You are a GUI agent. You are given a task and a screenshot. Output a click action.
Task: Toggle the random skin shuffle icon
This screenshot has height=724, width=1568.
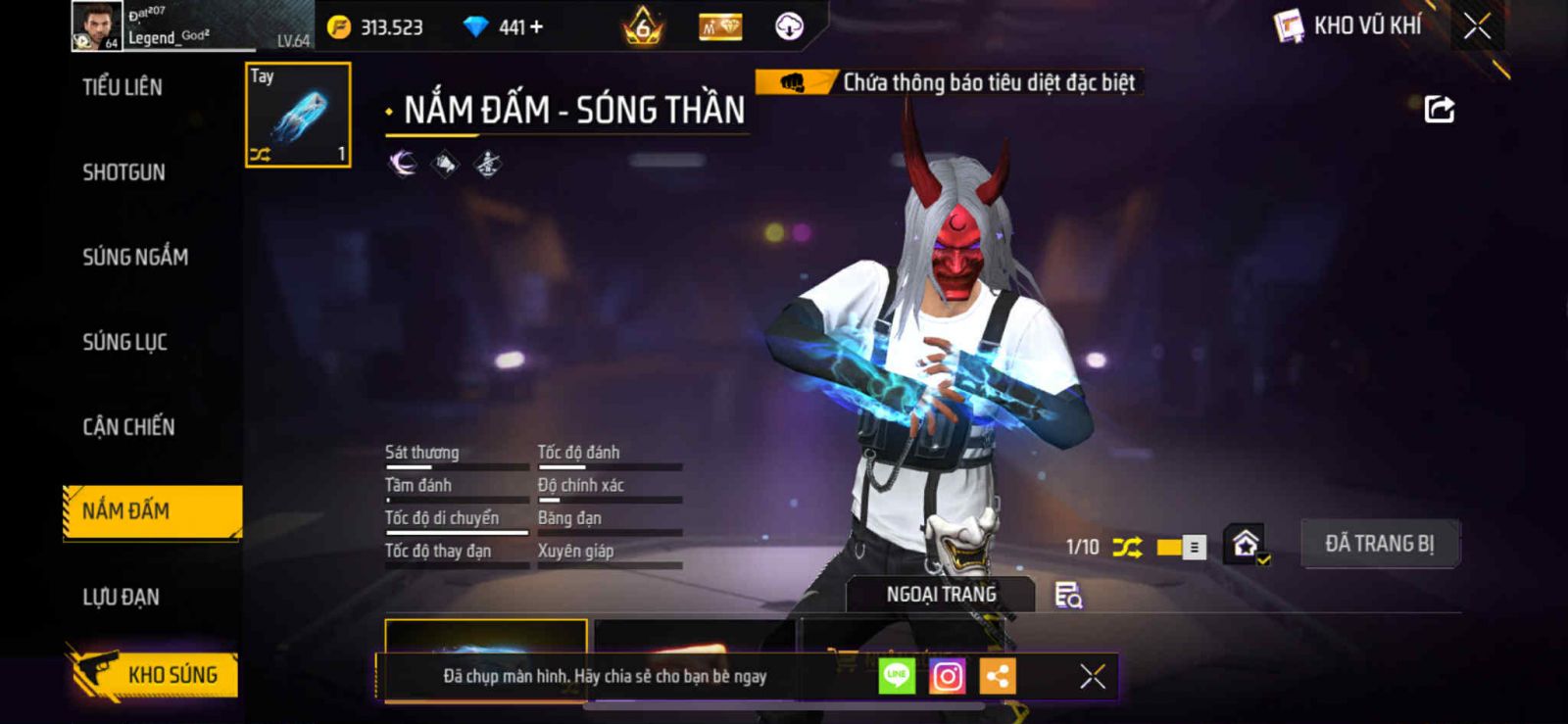(1127, 547)
